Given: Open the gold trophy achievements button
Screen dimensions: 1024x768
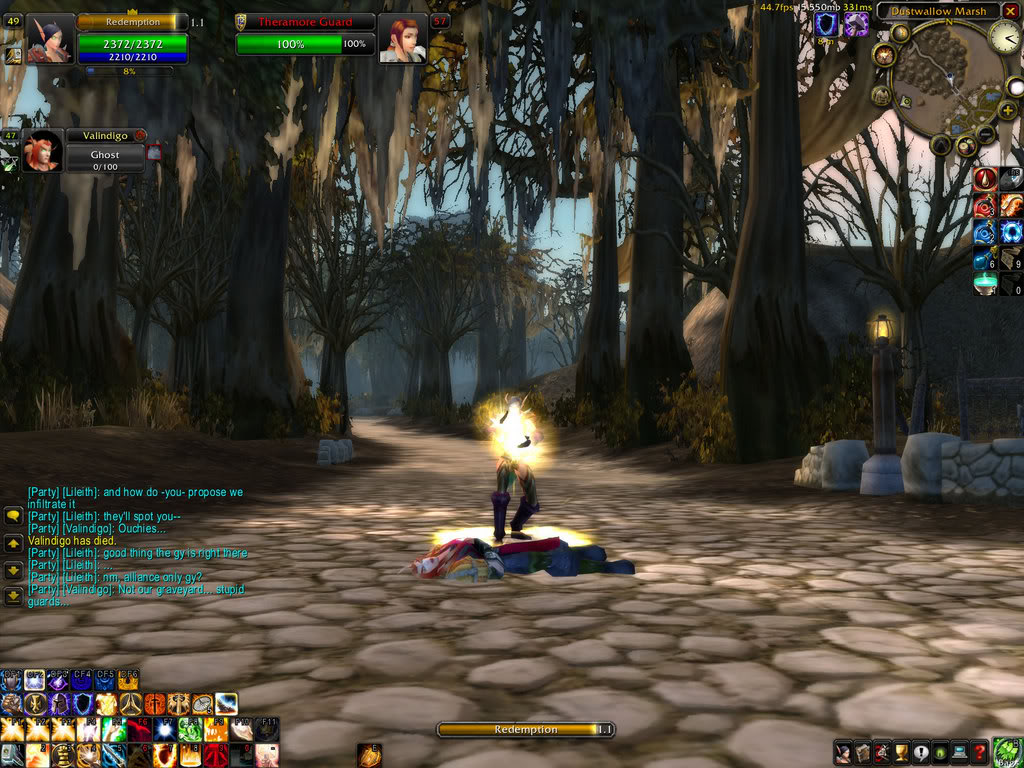Looking at the screenshot, I should click(x=900, y=753).
